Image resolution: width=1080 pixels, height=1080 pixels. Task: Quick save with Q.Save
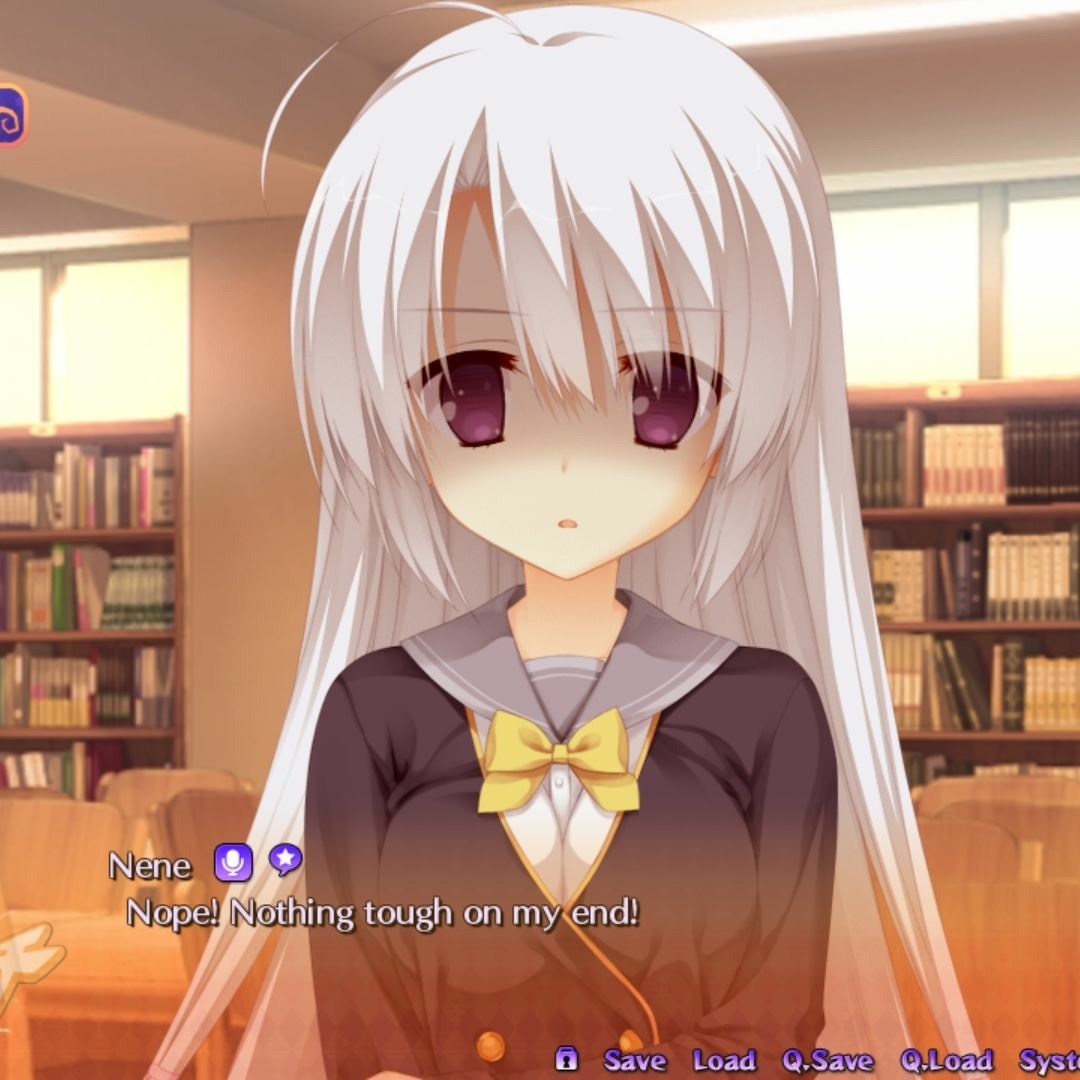[827, 1060]
